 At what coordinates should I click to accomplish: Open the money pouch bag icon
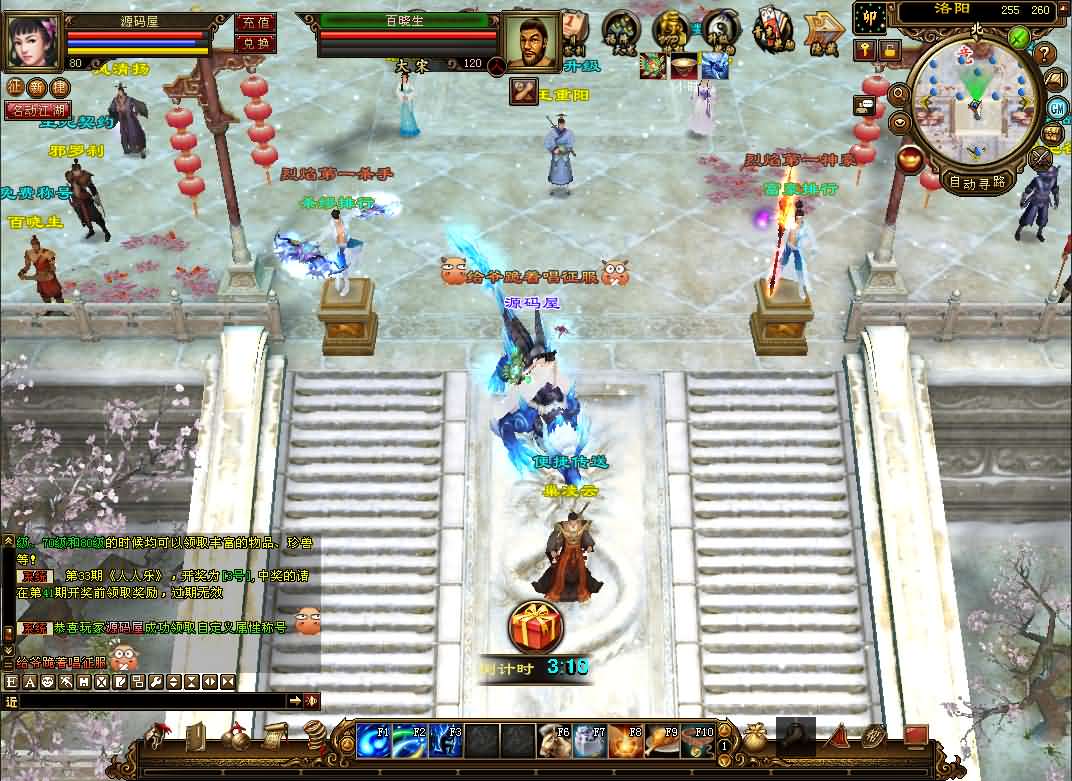coord(755,738)
